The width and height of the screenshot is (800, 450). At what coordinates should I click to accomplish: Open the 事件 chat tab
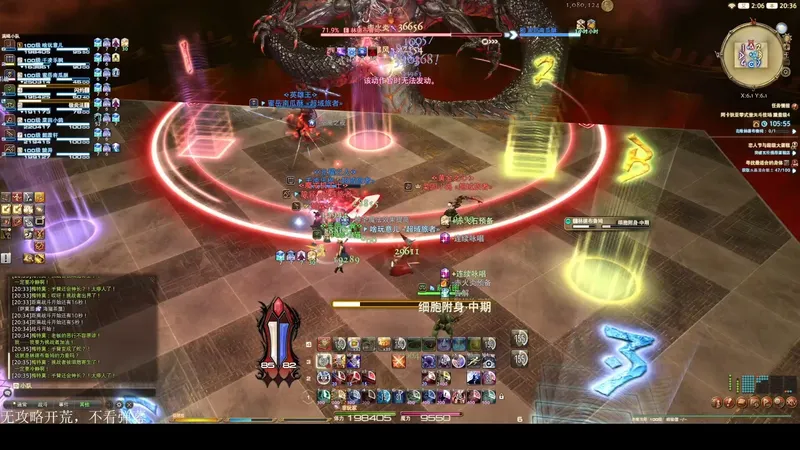(x=63, y=404)
